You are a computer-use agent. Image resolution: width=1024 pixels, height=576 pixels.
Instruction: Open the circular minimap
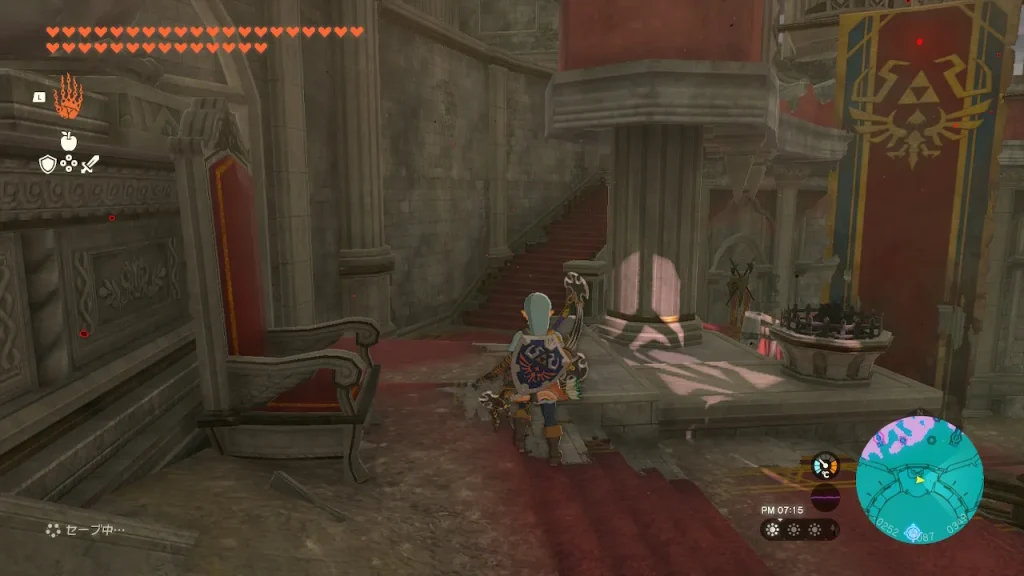coord(919,480)
